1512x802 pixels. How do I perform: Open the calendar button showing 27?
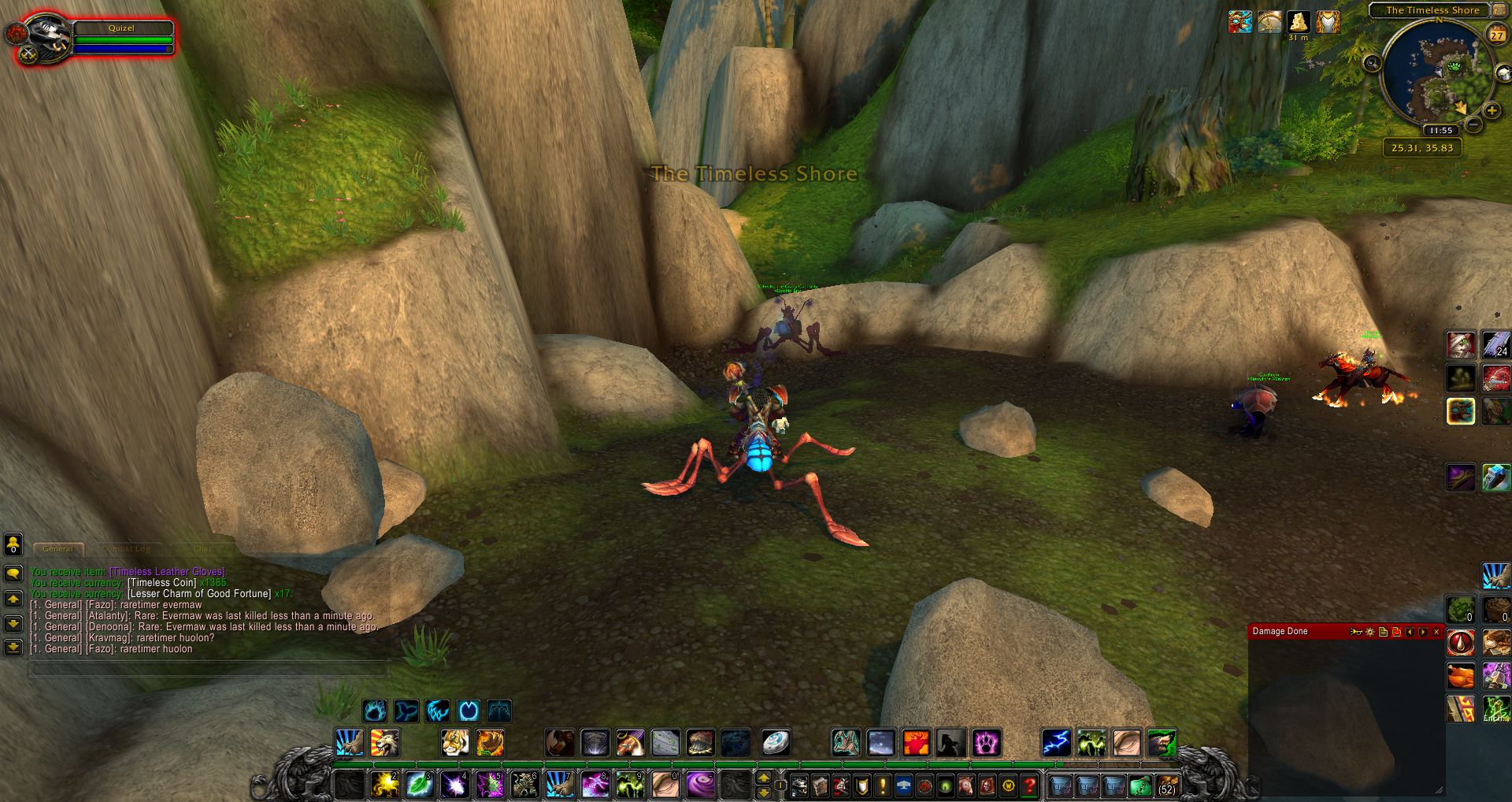(x=1497, y=34)
